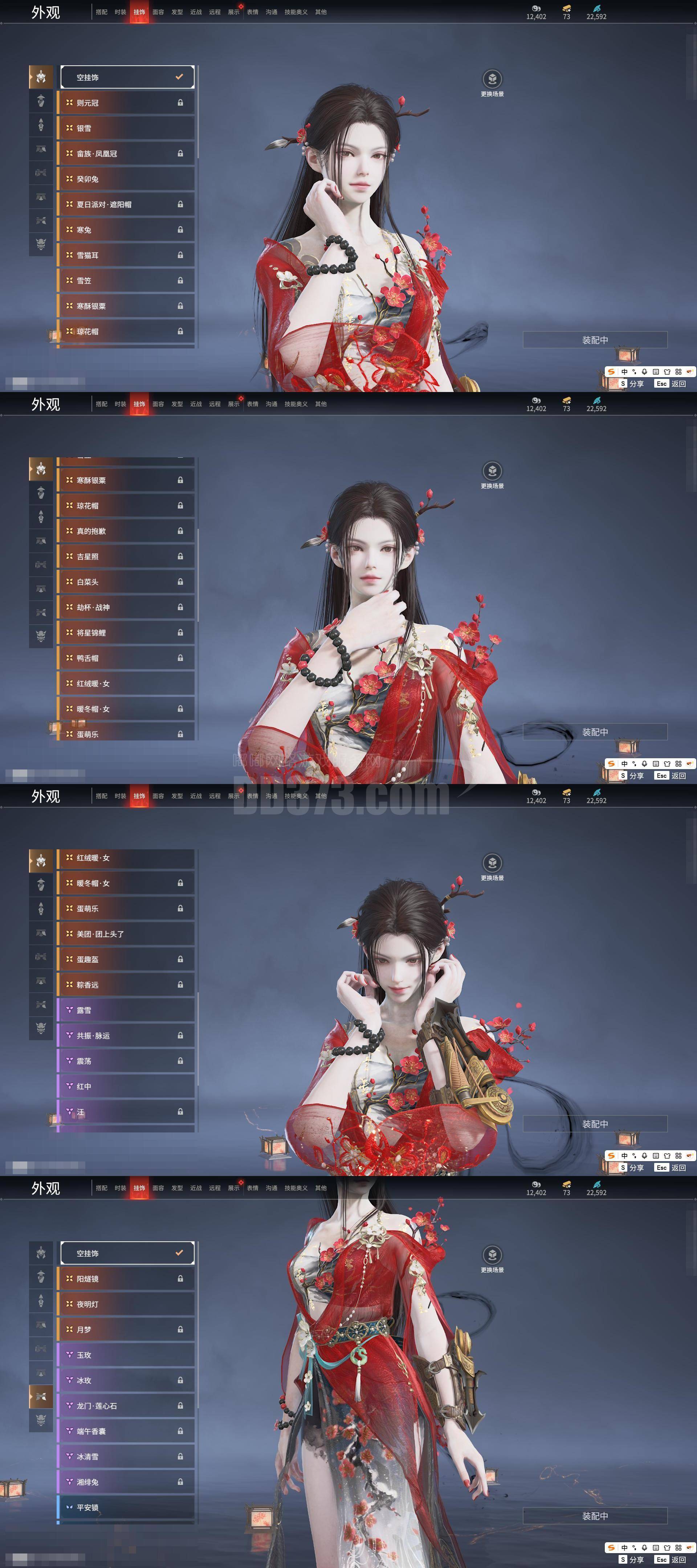The width and height of the screenshot is (697, 1568).
Task: Select 空挂饰 to equip no pendant
Action: click(126, 77)
